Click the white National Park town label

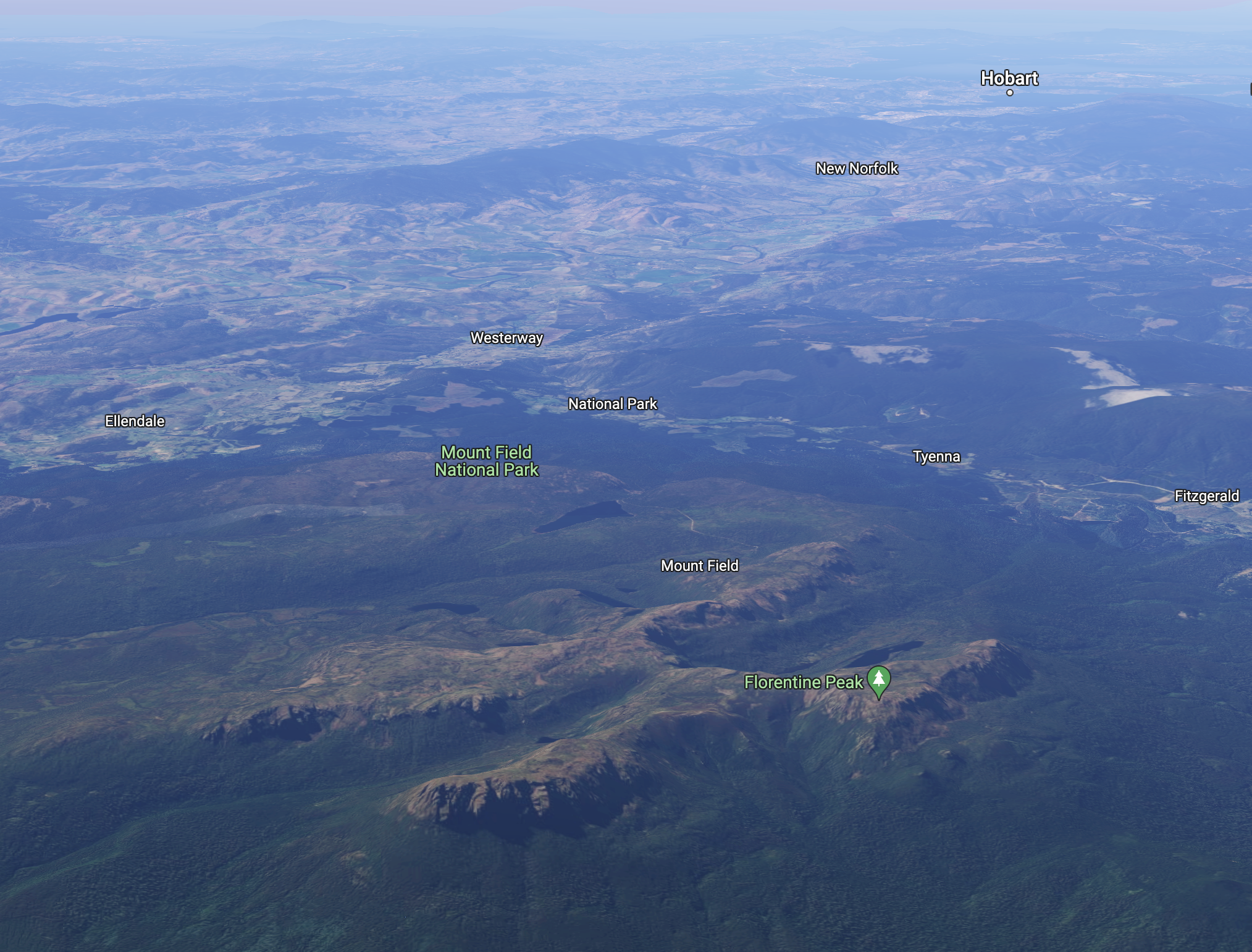[612, 404]
